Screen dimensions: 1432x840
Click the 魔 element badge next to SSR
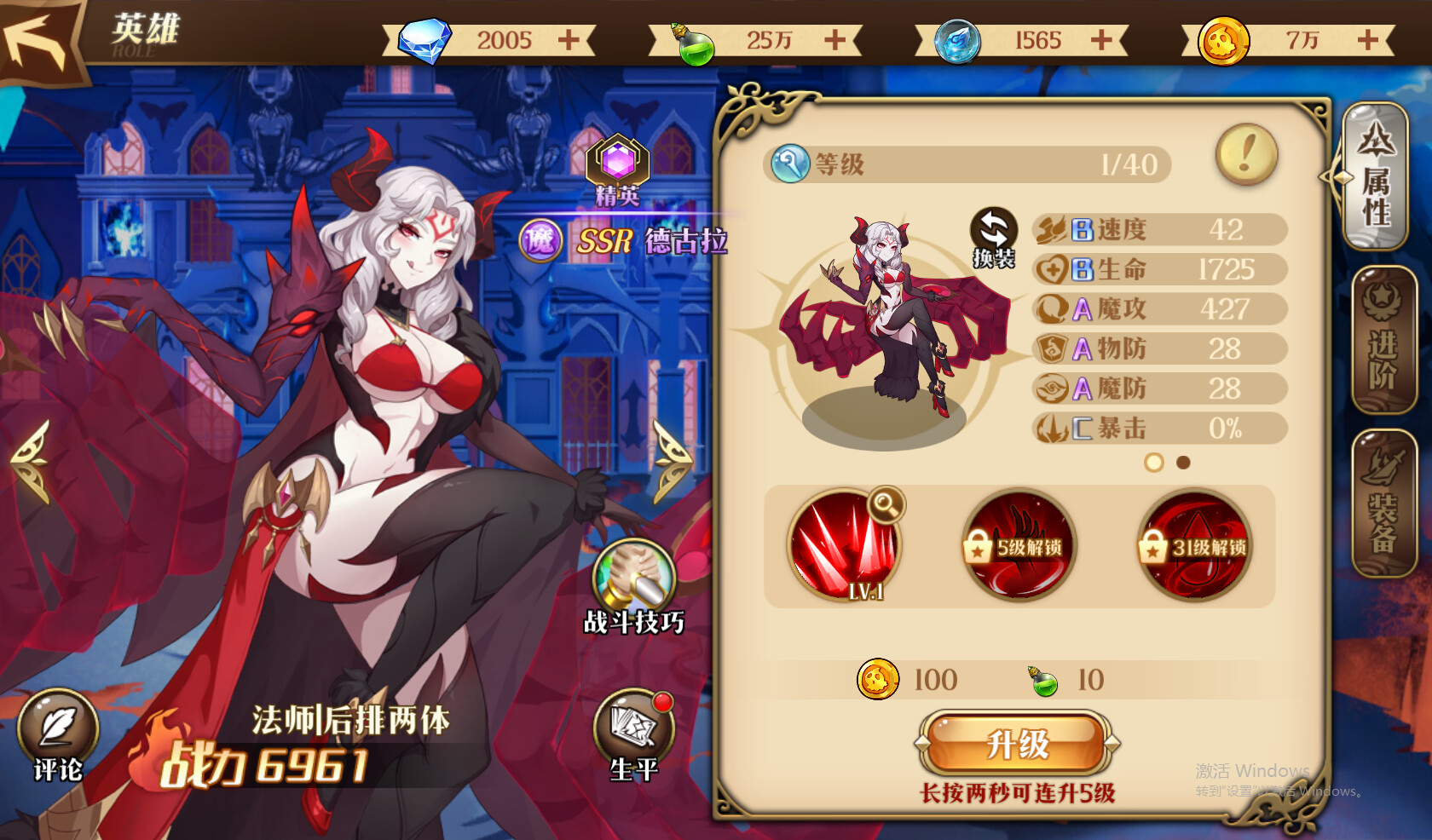[x=539, y=243]
